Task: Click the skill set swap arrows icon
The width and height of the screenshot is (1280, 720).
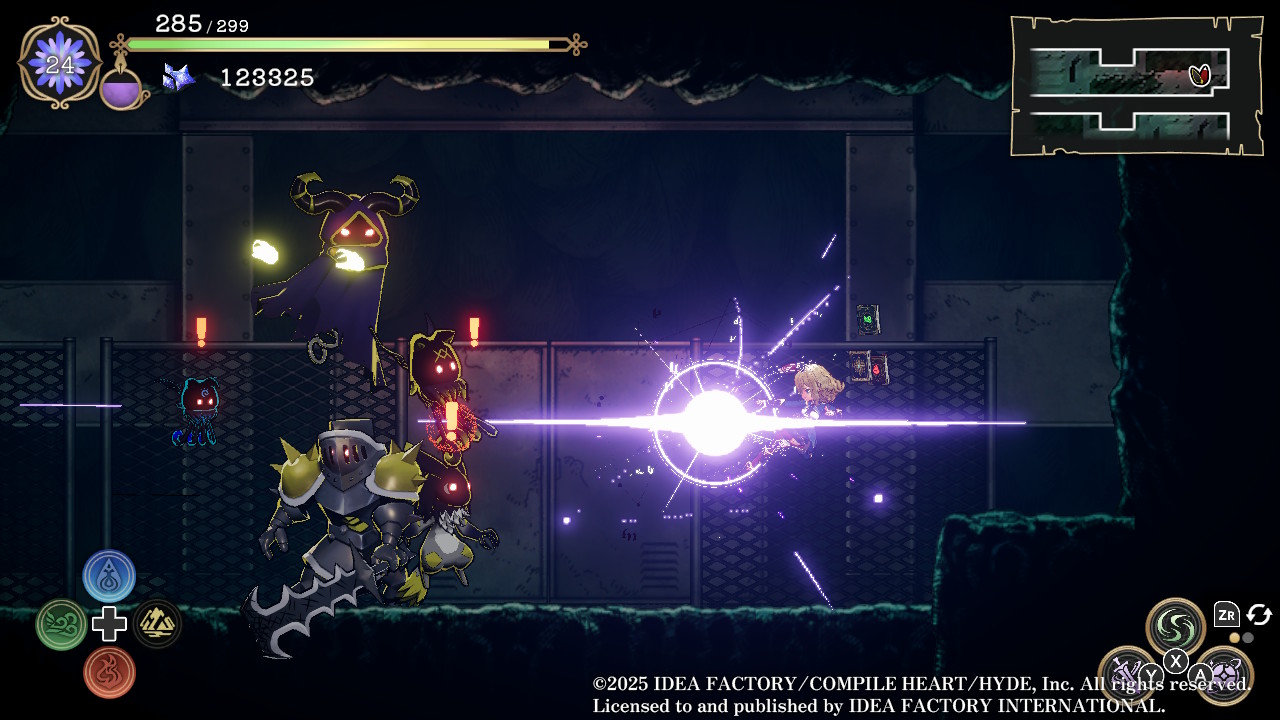Action: pos(1258,615)
